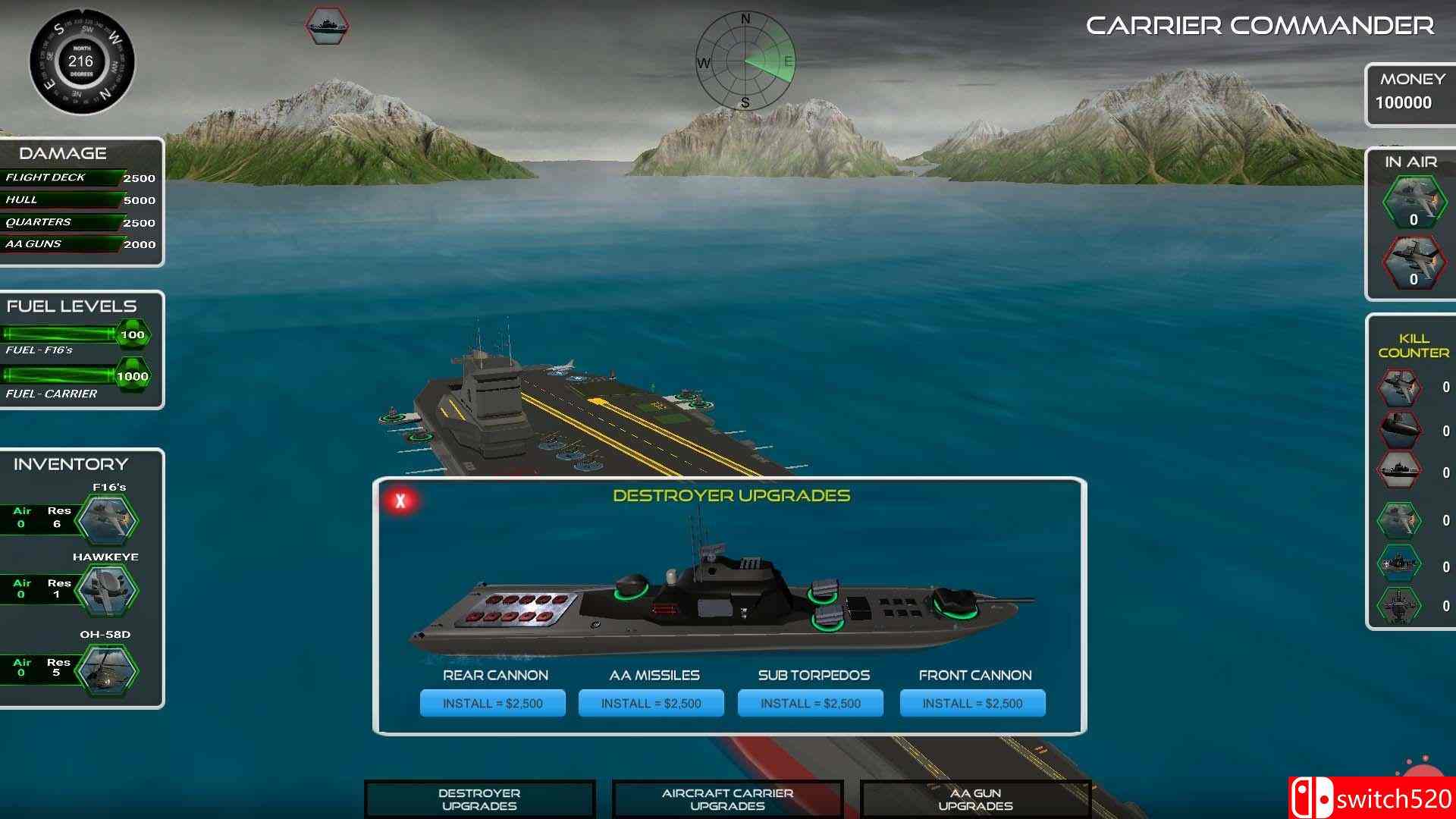Viewport: 1456px width, 819px height.
Task: Install the REAR CANNON for $2,500
Action: (492, 703)
